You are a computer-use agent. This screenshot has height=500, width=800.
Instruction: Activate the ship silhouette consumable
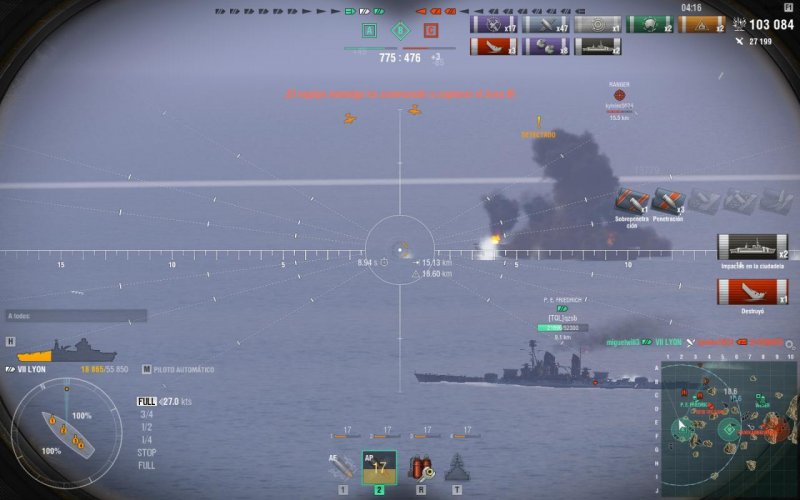[x=457, y=467]
